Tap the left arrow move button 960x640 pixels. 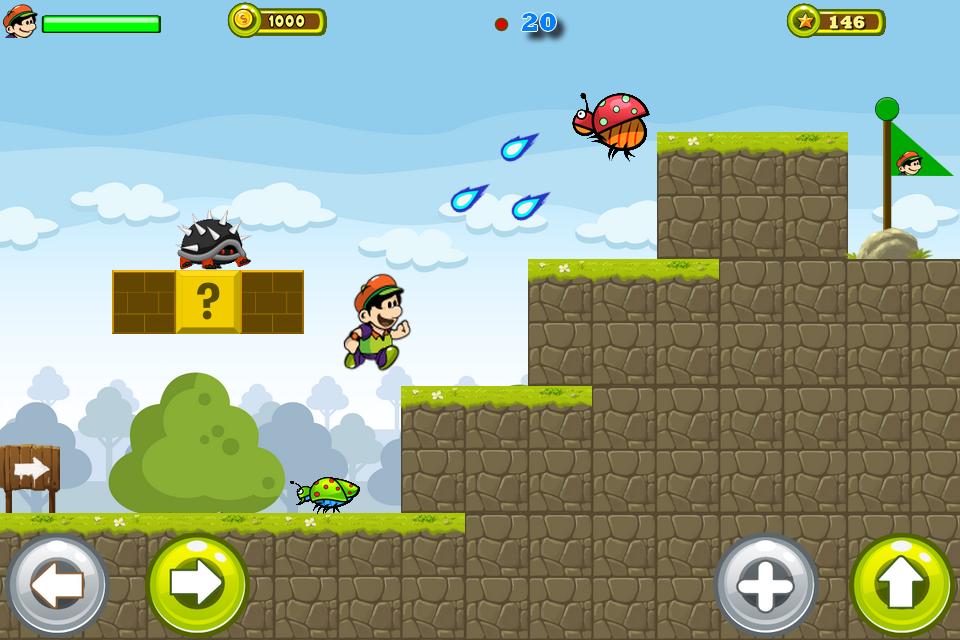pyautogui.click(x=57, y=585)
